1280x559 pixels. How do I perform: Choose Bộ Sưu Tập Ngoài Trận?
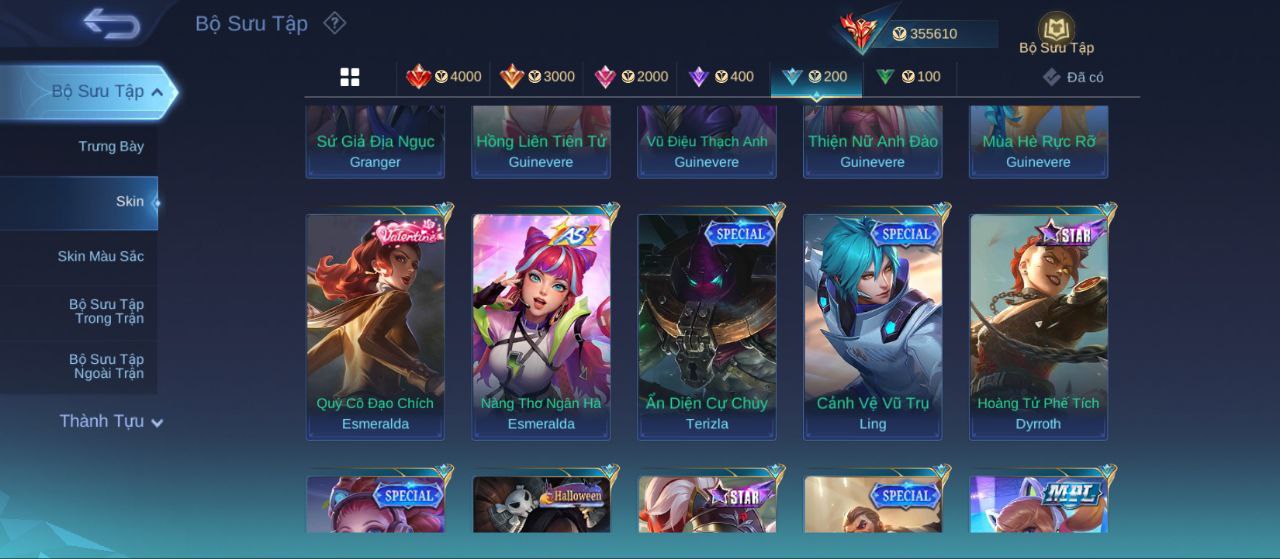(106, 367)
